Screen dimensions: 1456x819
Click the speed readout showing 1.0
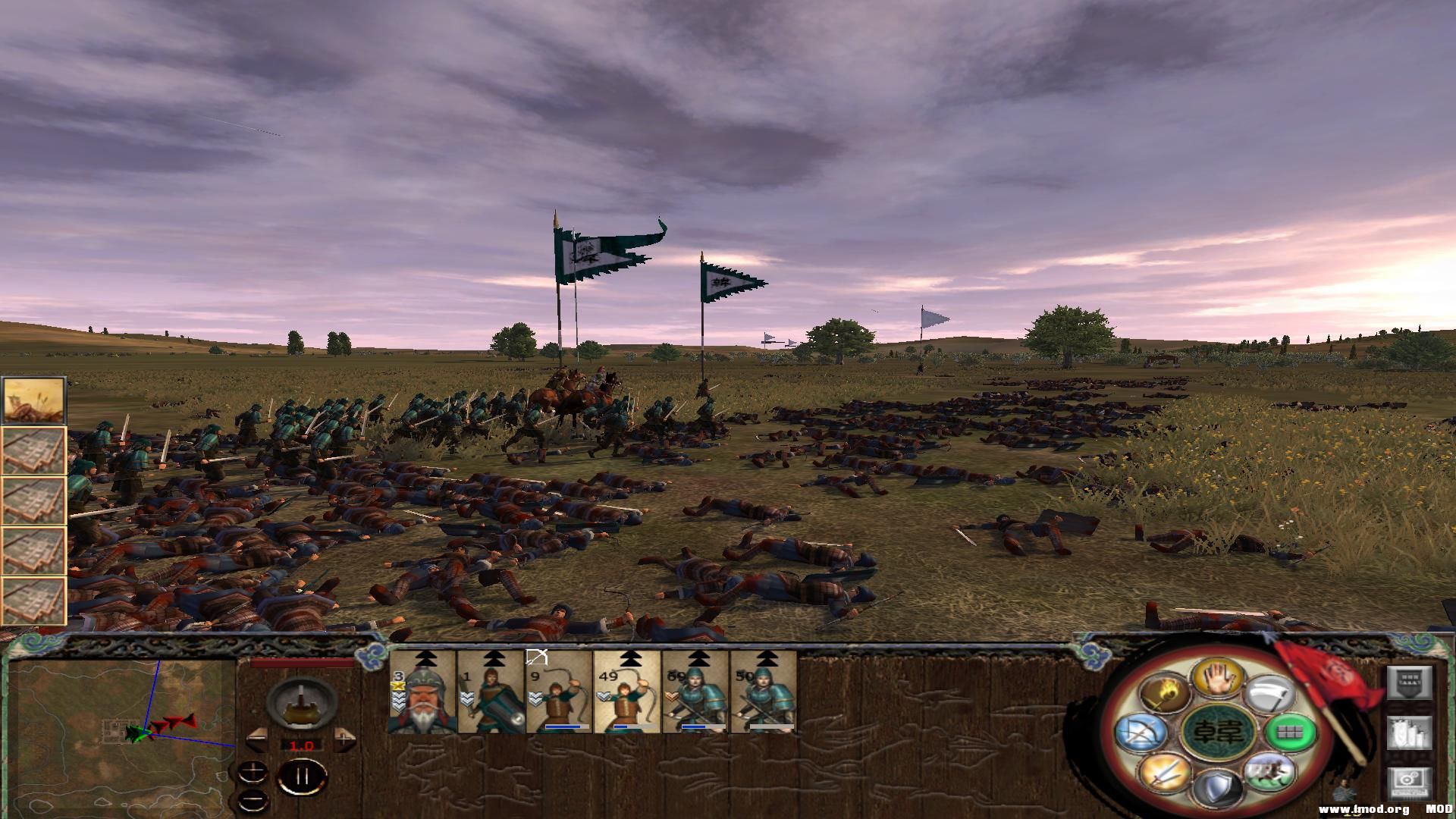point(302,745)
